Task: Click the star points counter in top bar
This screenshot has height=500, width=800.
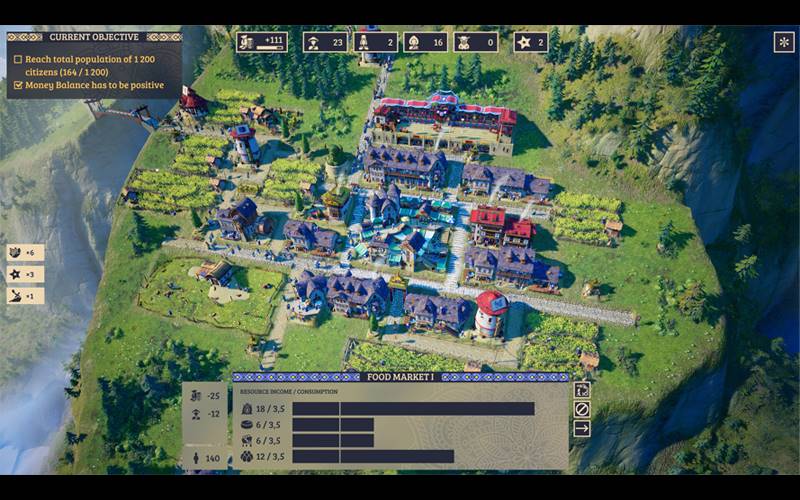Action: (x=531, y=42)
